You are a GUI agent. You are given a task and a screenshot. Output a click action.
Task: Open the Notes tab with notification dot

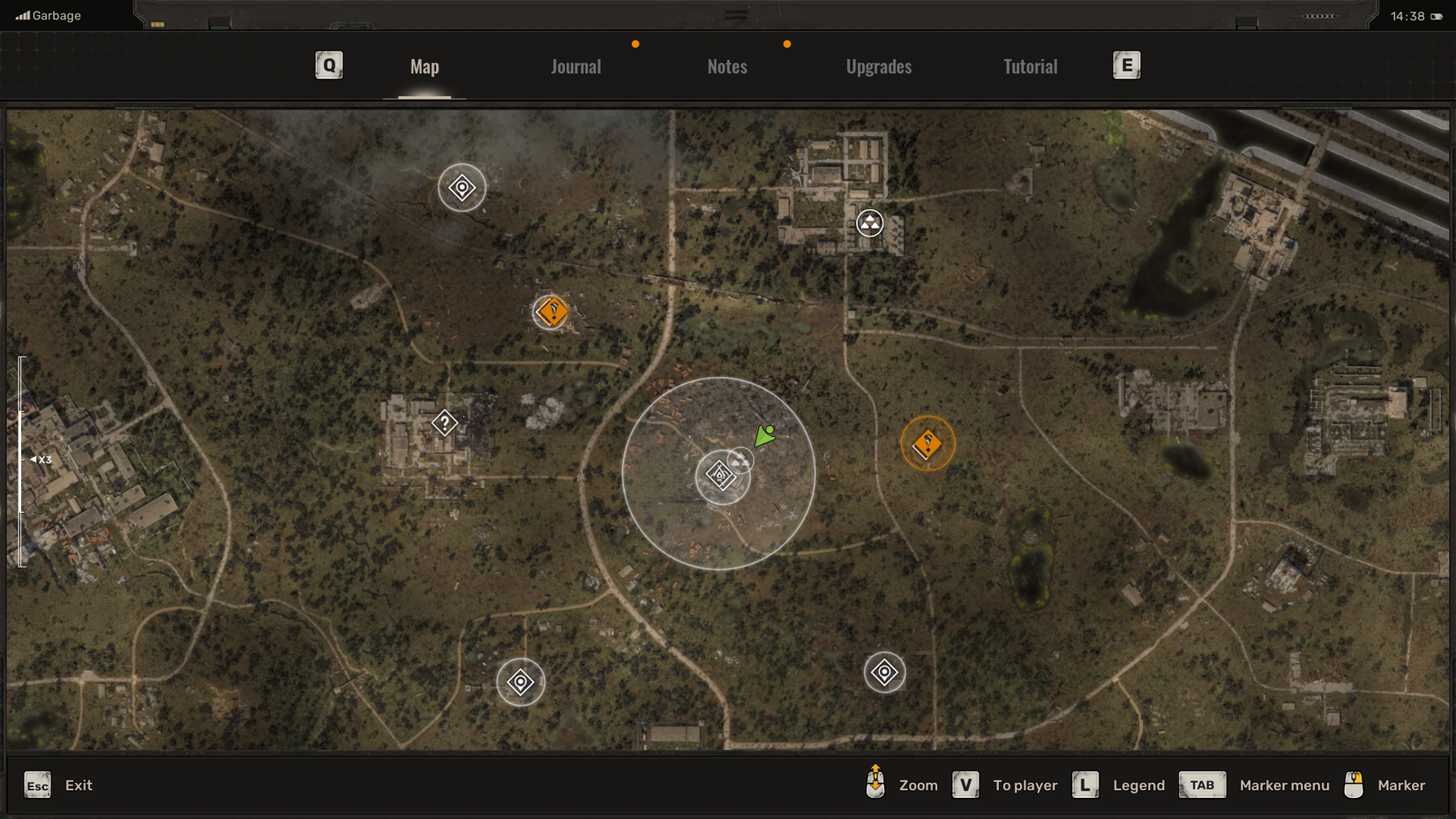[726, 66]
